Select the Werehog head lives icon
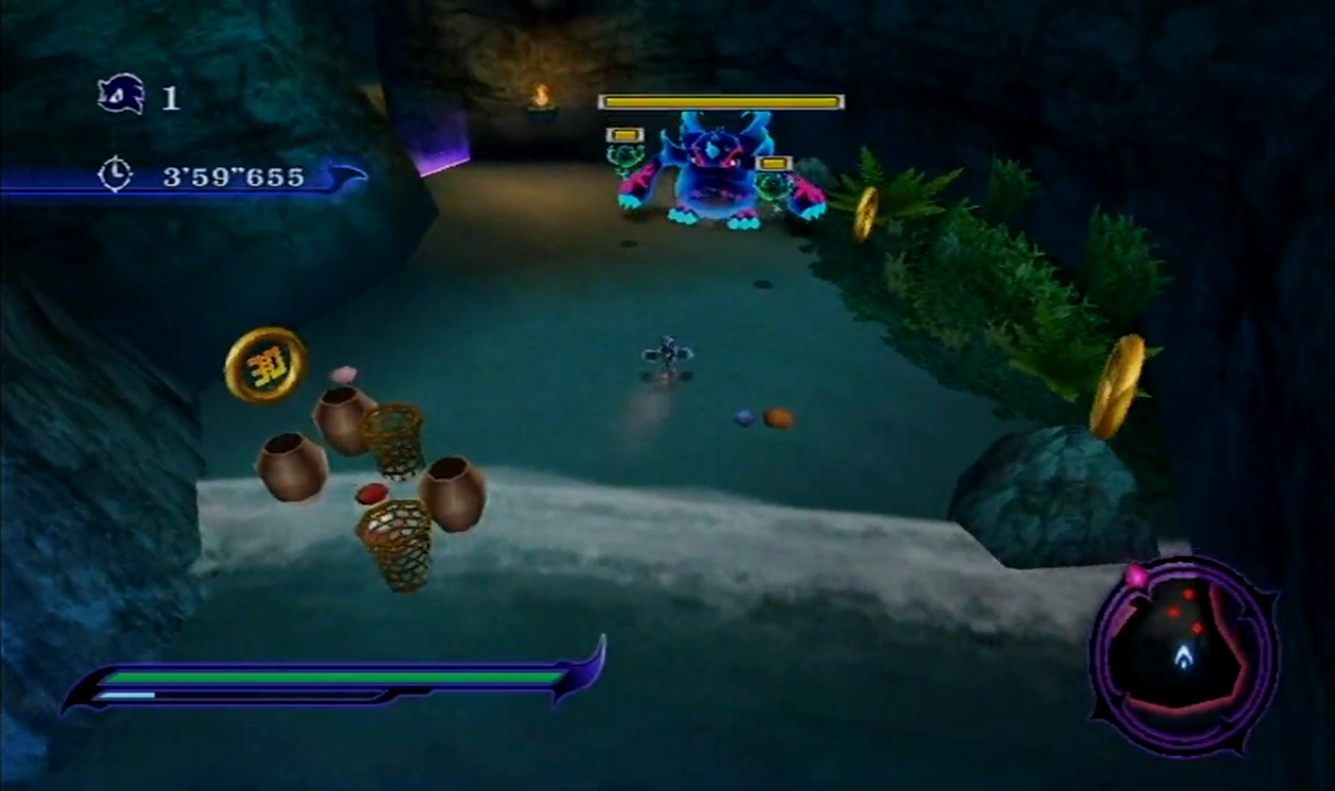1335x791 pixels. tap(121, 96)
